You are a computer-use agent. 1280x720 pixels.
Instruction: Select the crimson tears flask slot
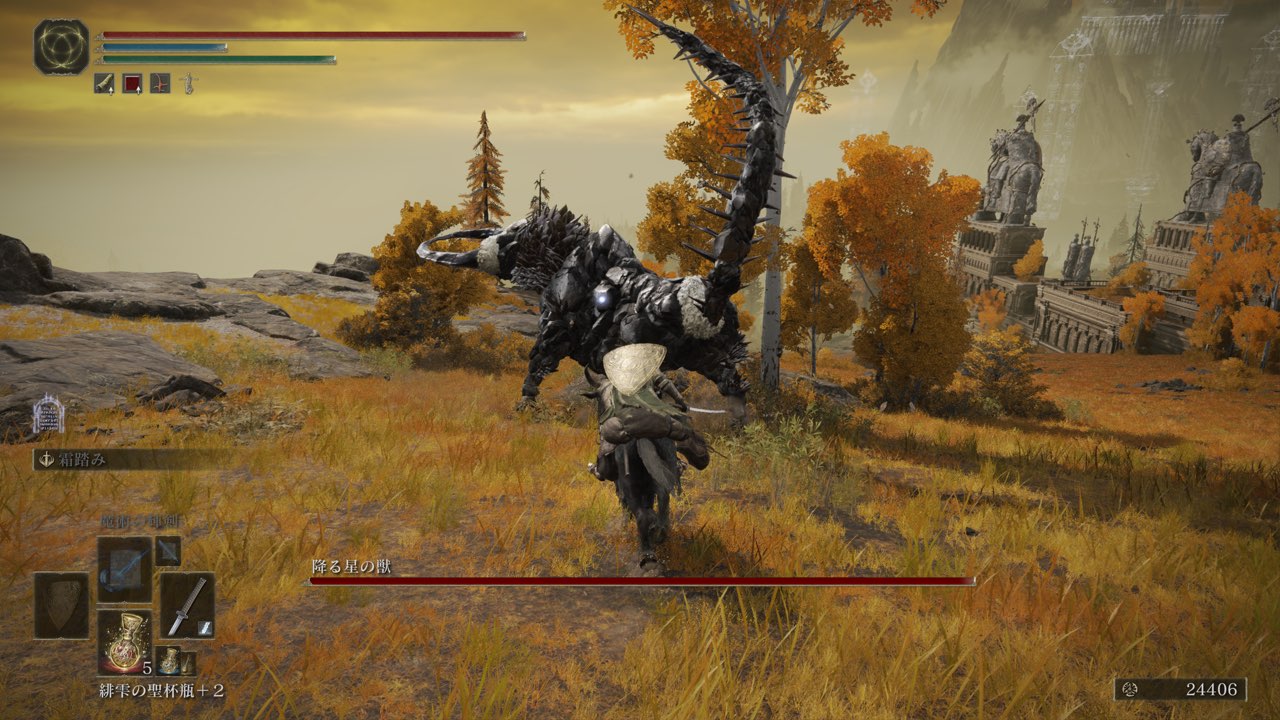[125, 642]
